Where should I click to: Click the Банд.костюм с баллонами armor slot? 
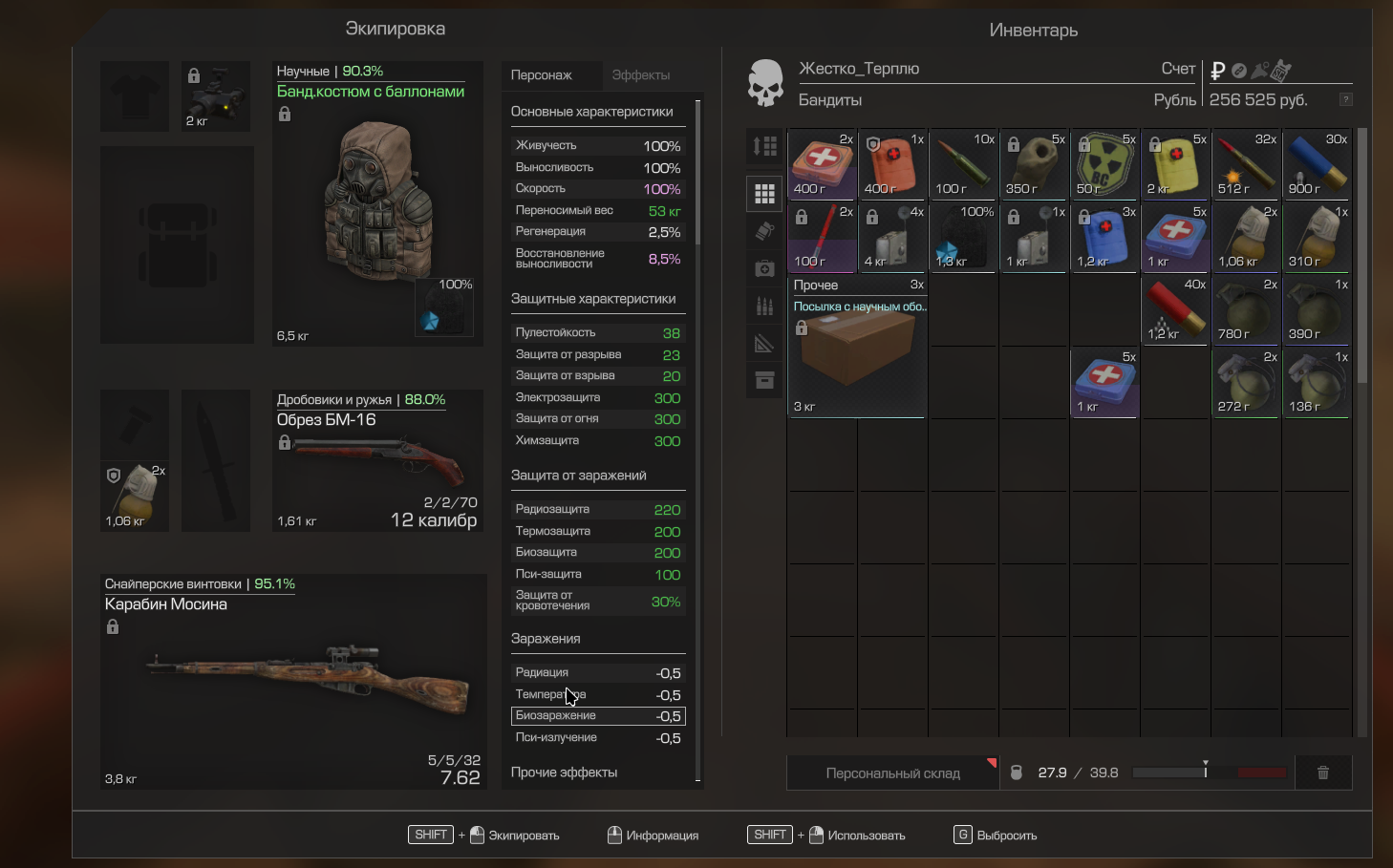pyautogui.click(x=378, y=204)
